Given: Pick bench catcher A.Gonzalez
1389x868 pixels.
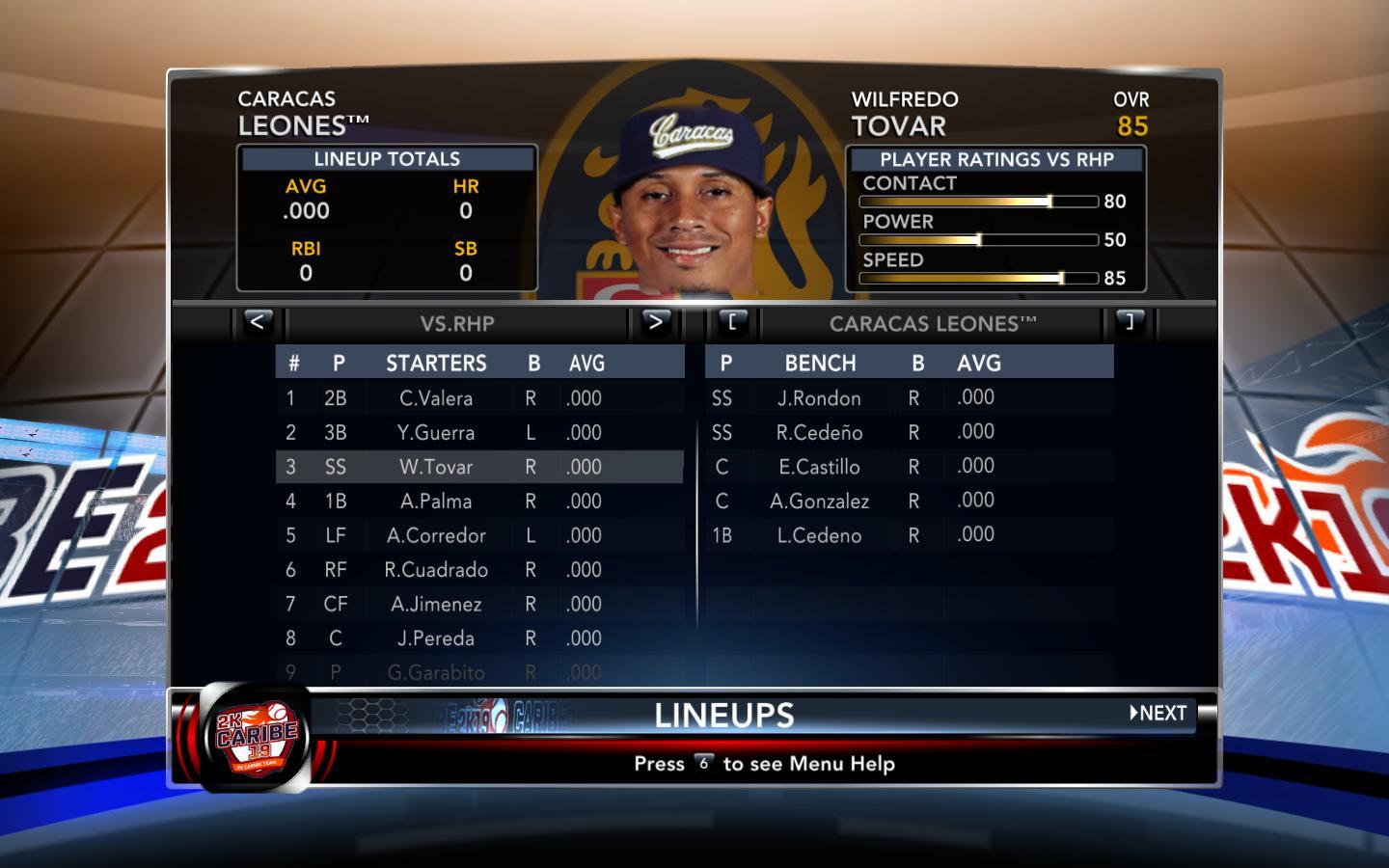Looking at the screenshot, I should click(x=819, y=502).
